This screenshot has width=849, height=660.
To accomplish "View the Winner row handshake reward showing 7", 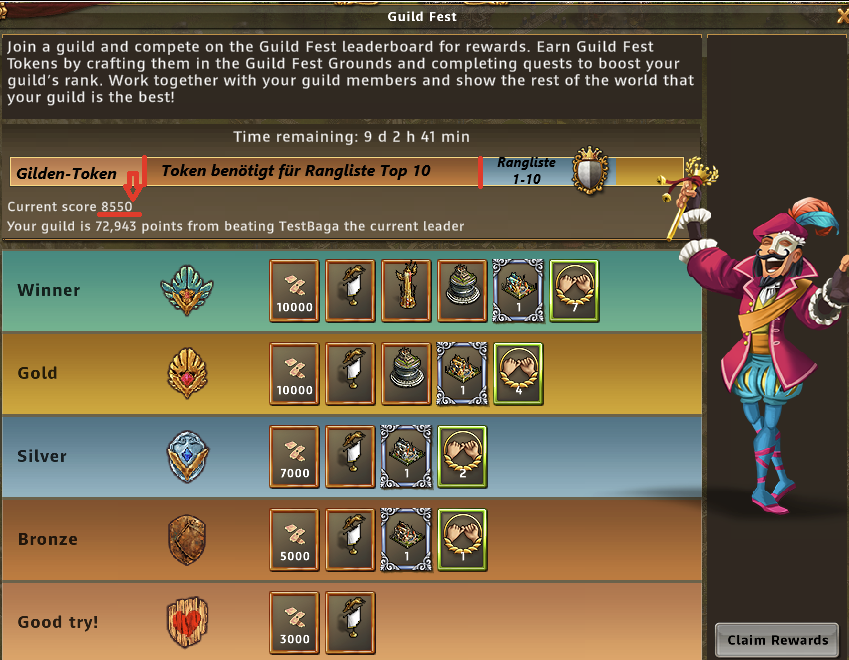I will (574, 291).
